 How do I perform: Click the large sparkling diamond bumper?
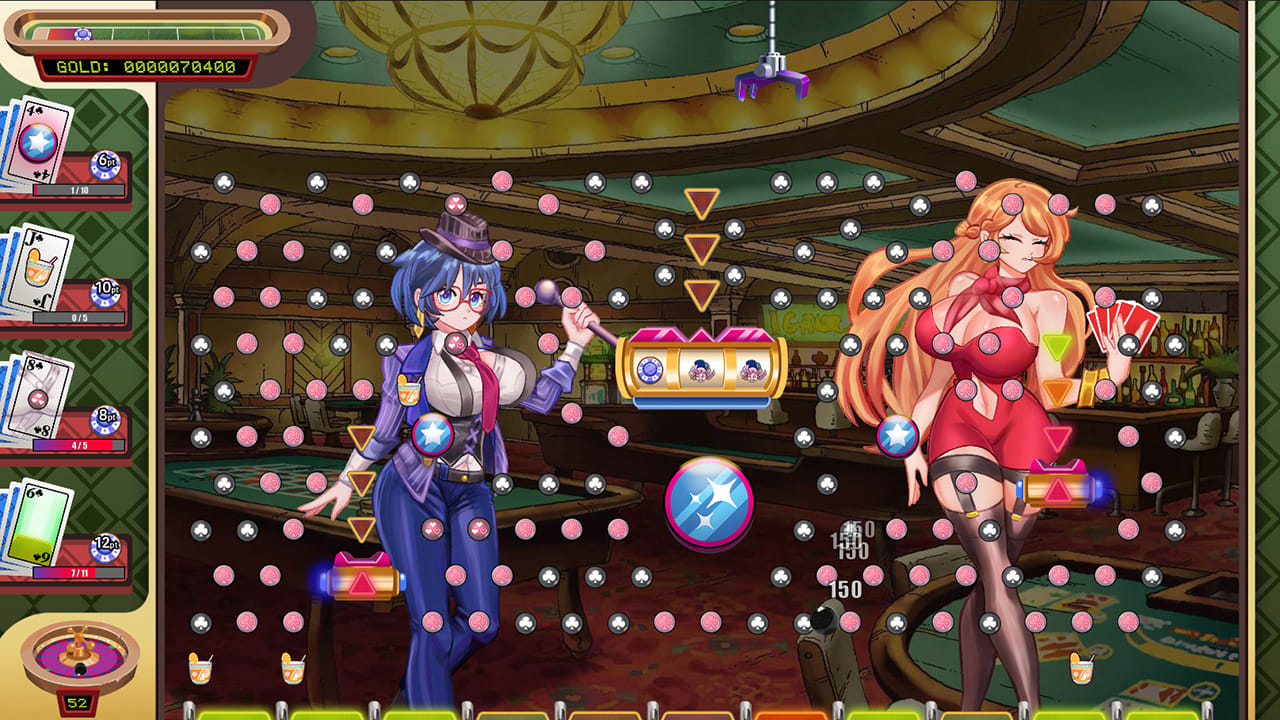712,504
